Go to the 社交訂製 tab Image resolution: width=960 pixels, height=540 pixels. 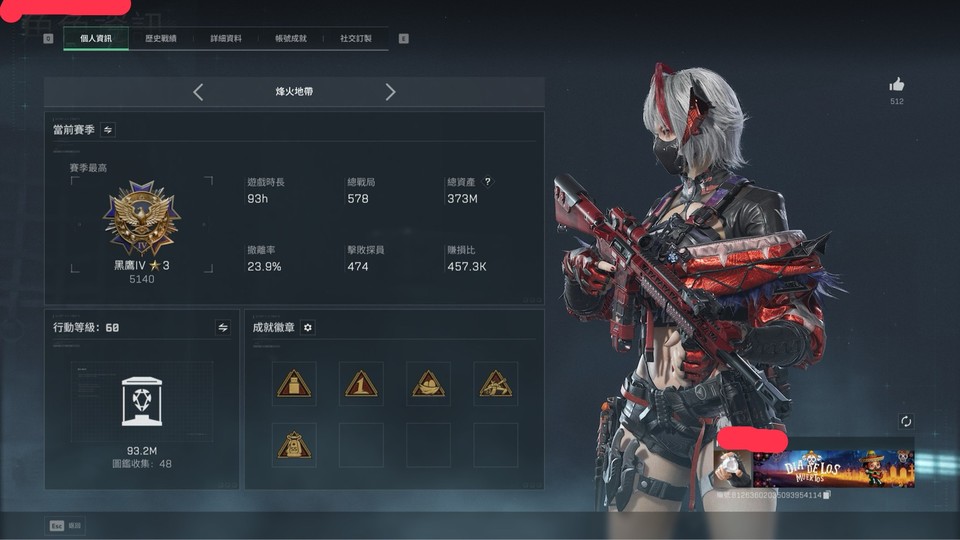(355, 39)
